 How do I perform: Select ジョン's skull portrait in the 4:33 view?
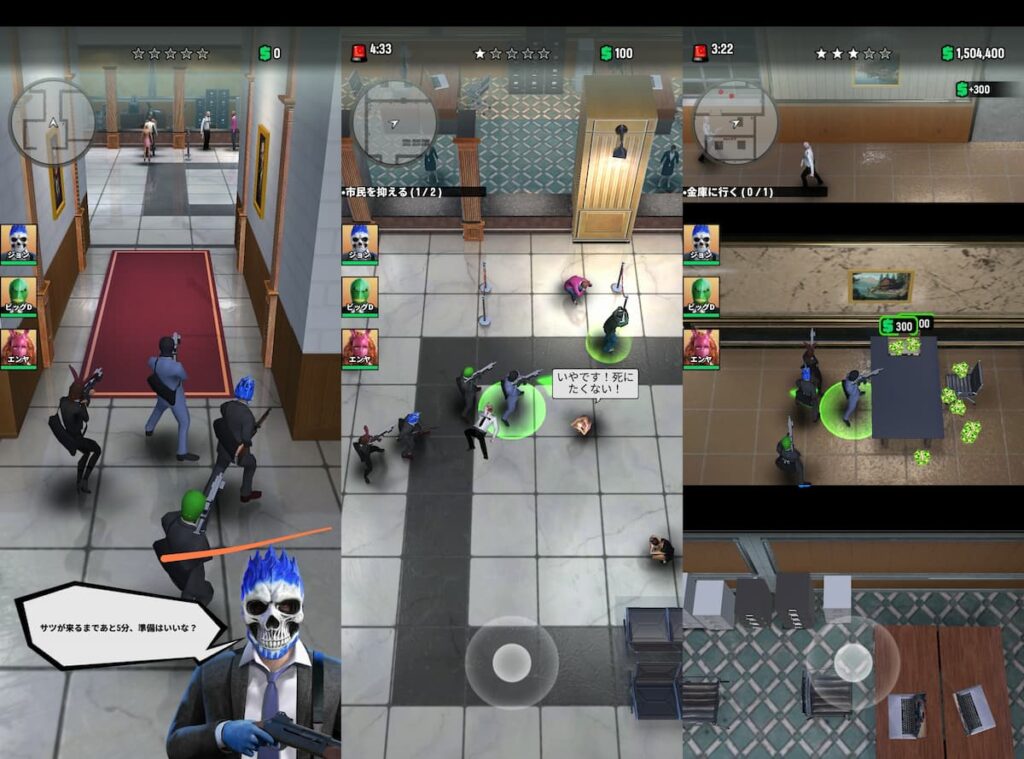(x=360, y=243)
